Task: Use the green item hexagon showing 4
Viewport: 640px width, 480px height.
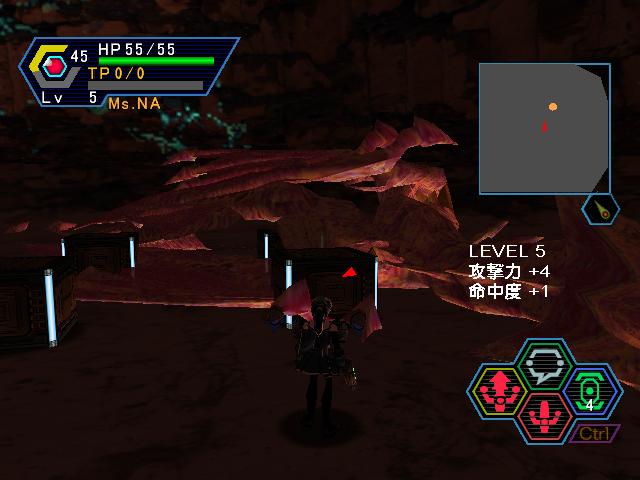Action: tap(590, 390)
